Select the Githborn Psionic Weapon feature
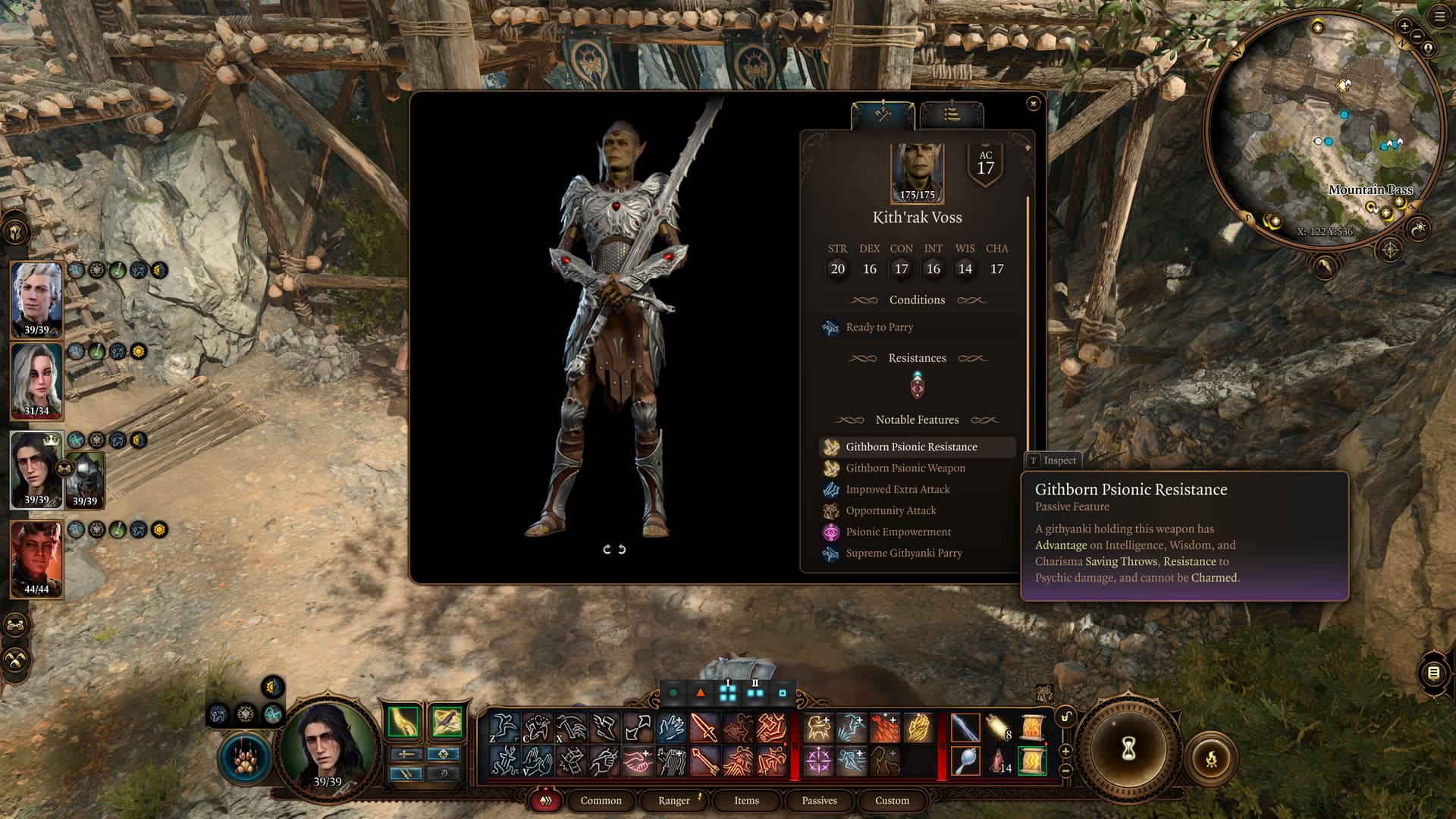This screenshot has width=1456, height=819. pyautogui.click(x=905, y=469)
